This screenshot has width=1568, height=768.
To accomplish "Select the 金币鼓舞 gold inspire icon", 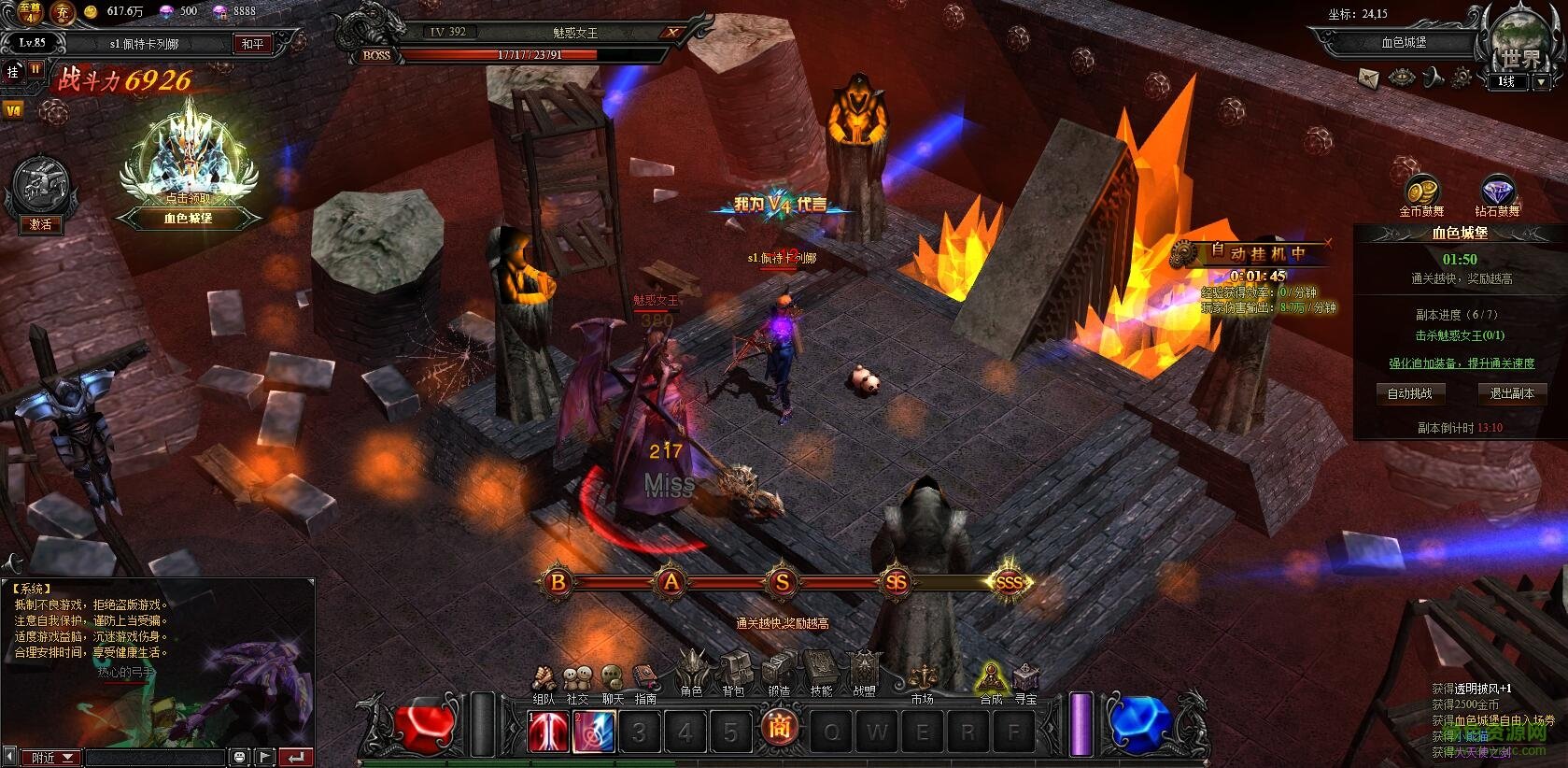I will coord(1421,192).
